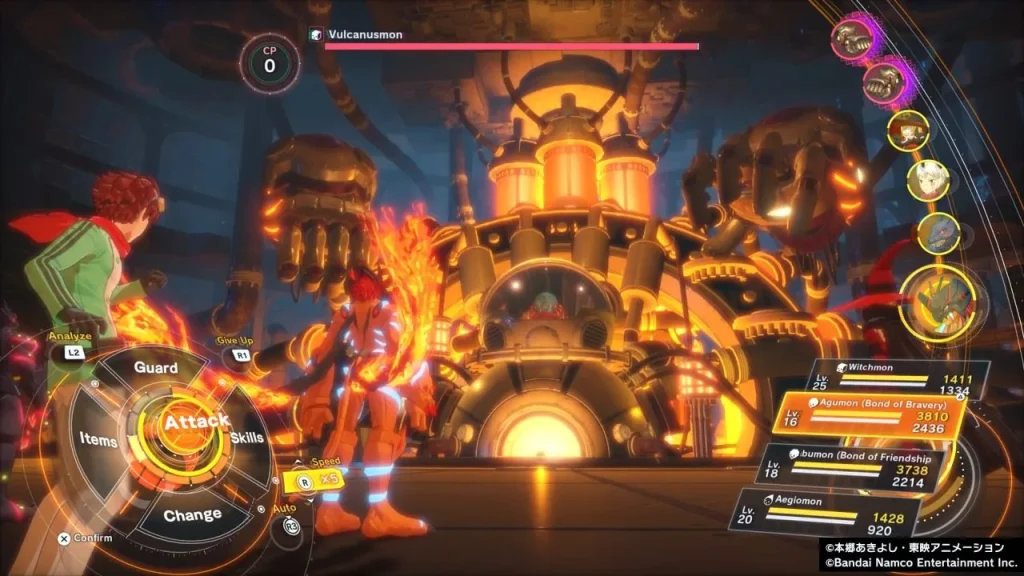Image resolution: width=1024 pixels, height=576 pixels.
Task: Select the Attack command
Action: point(196,423)
